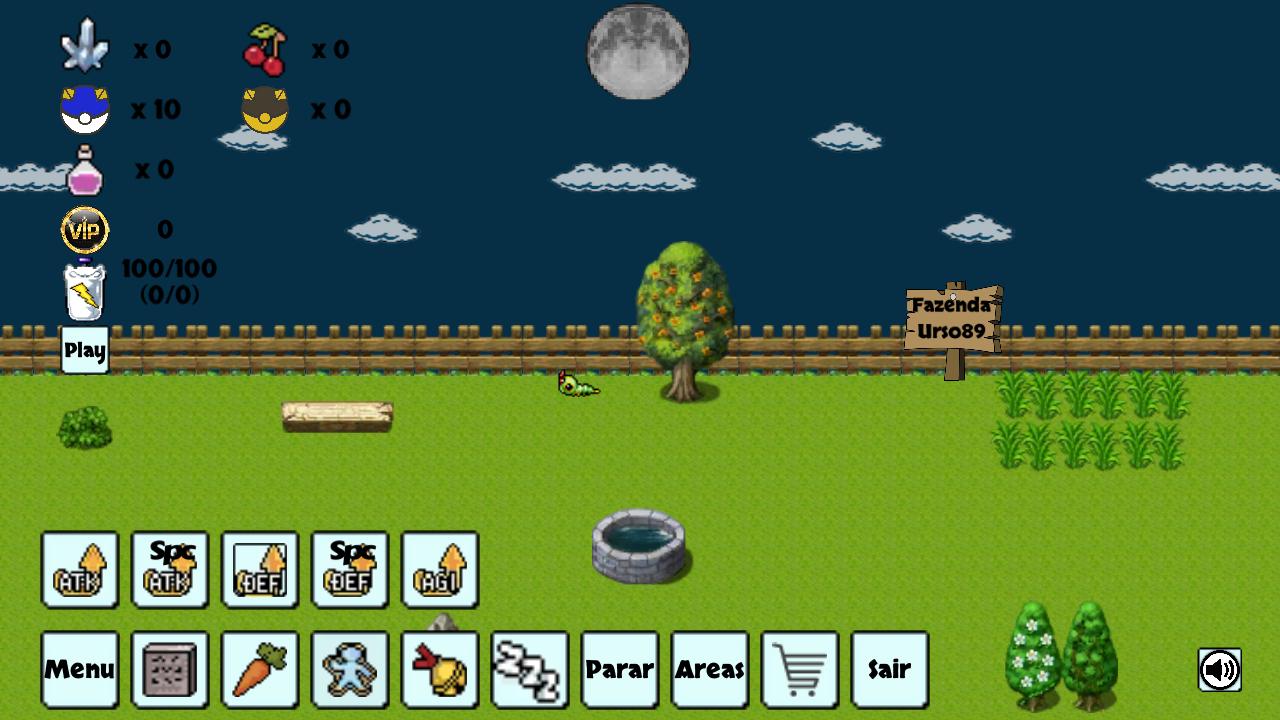This screenshot has width=1280, height=720.
Task: Click the Great Ball inventory icon
Action: click(x=85, y=108)
